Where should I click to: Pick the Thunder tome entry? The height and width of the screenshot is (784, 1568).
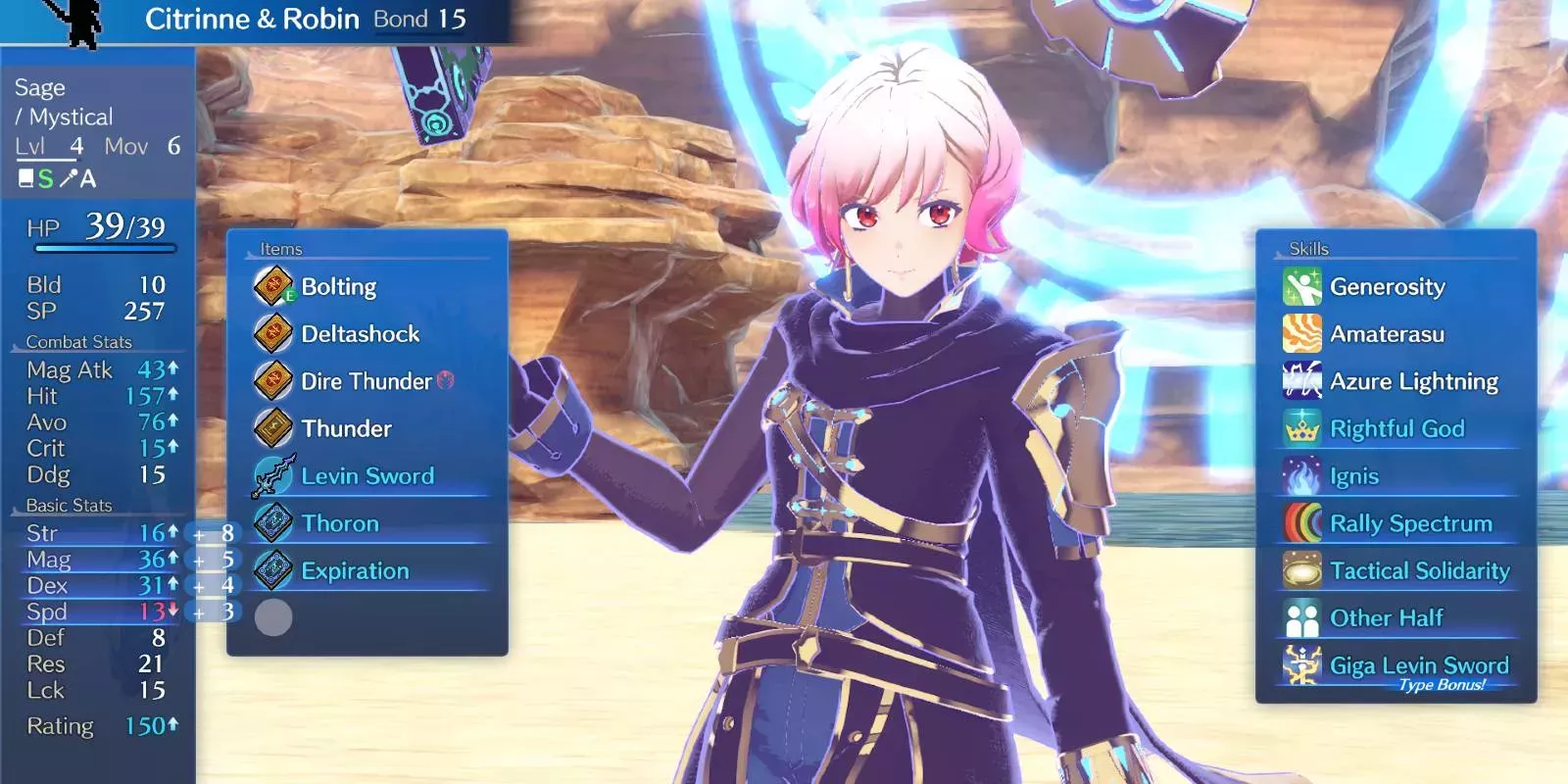pos(346,428)
